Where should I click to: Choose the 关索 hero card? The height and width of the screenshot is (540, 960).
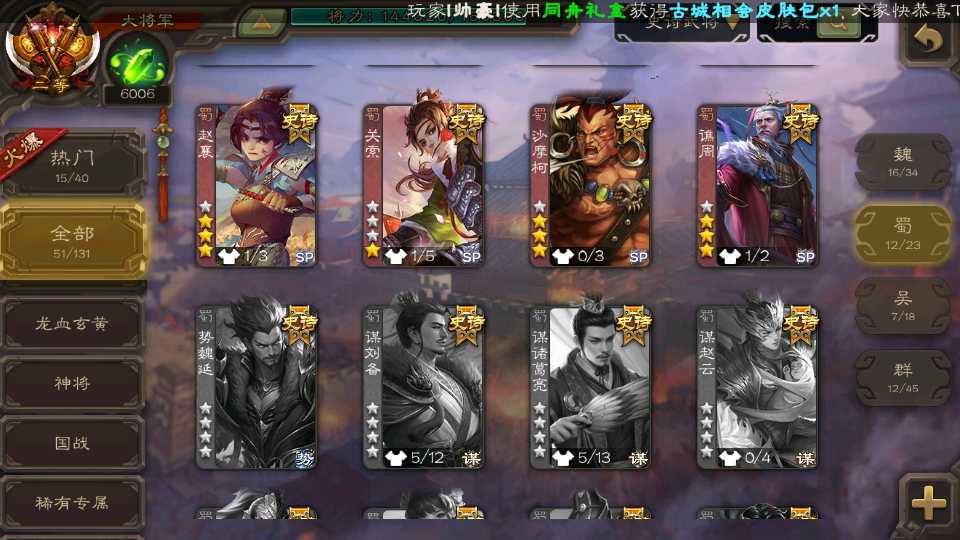pyautogui.click(x=424, y=185)
